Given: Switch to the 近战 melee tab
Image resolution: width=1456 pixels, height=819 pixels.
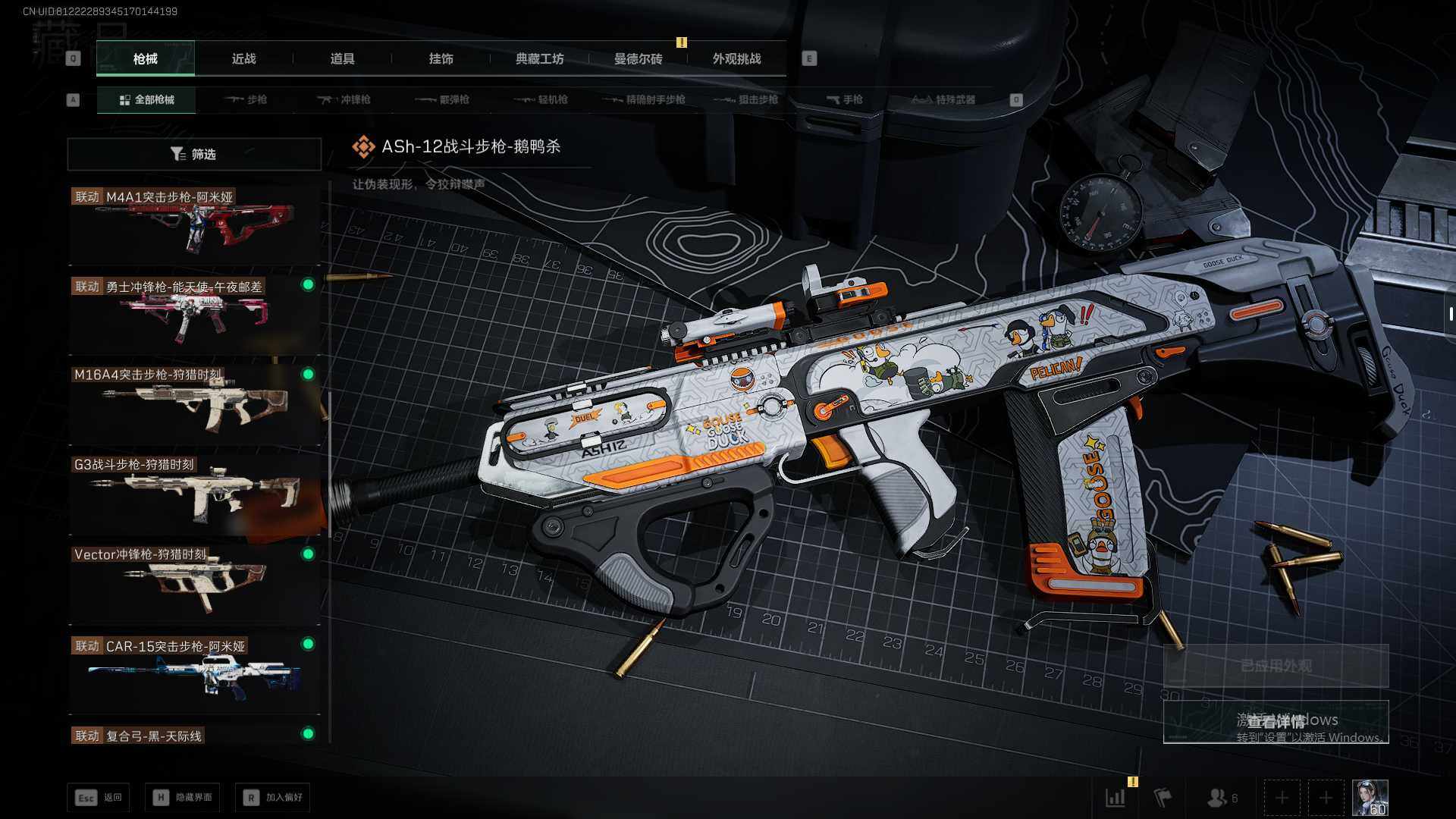Looking at the screenshot, I should 243,59.
